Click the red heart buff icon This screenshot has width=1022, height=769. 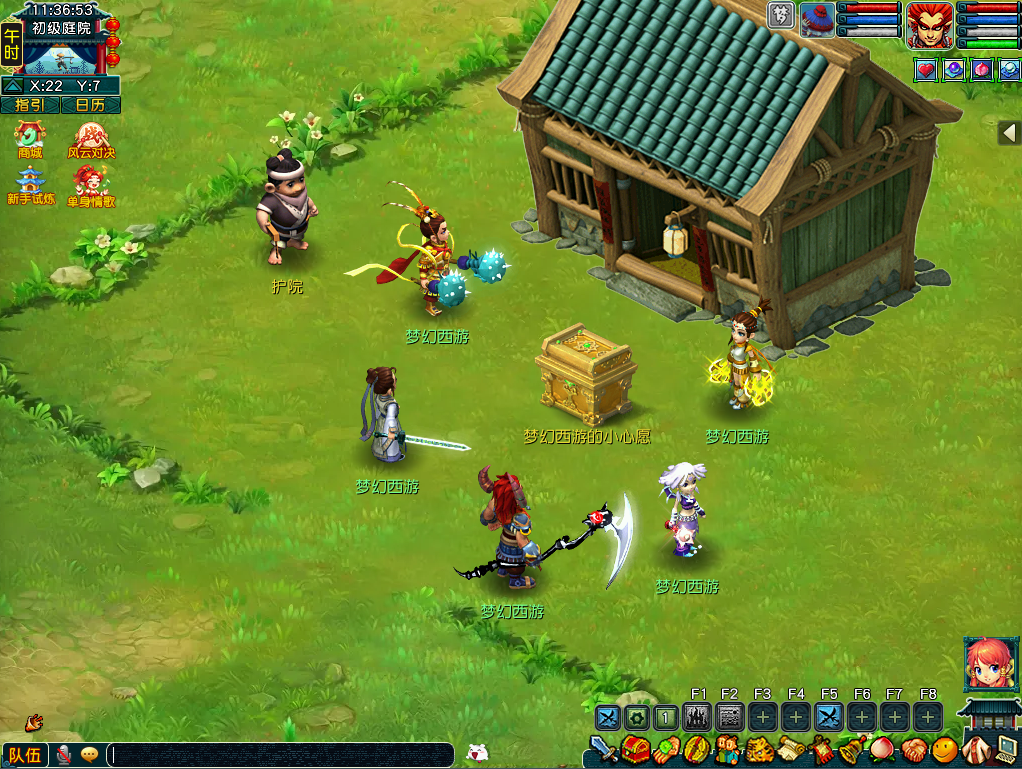tap(925, 70)
